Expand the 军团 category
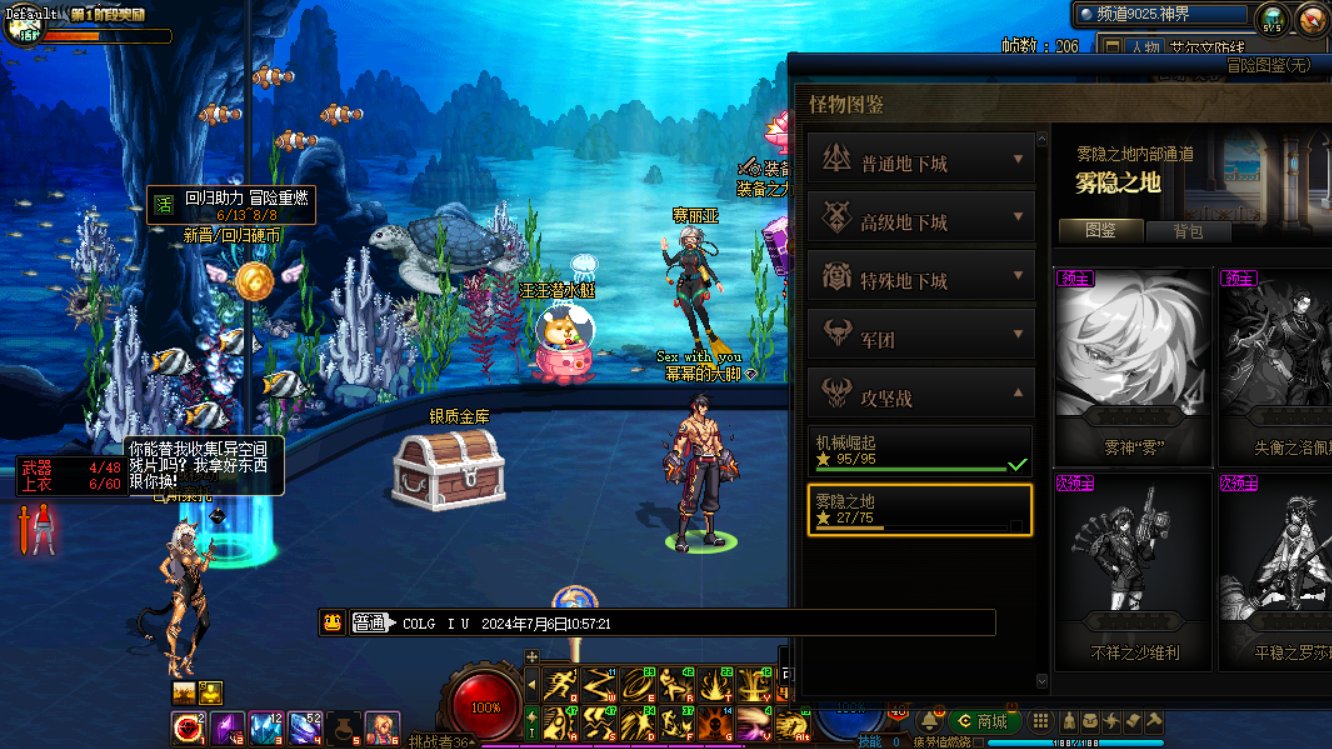The width and height of the screenshot is (1332, 749). pyautogui.click(x=920, y=335)
